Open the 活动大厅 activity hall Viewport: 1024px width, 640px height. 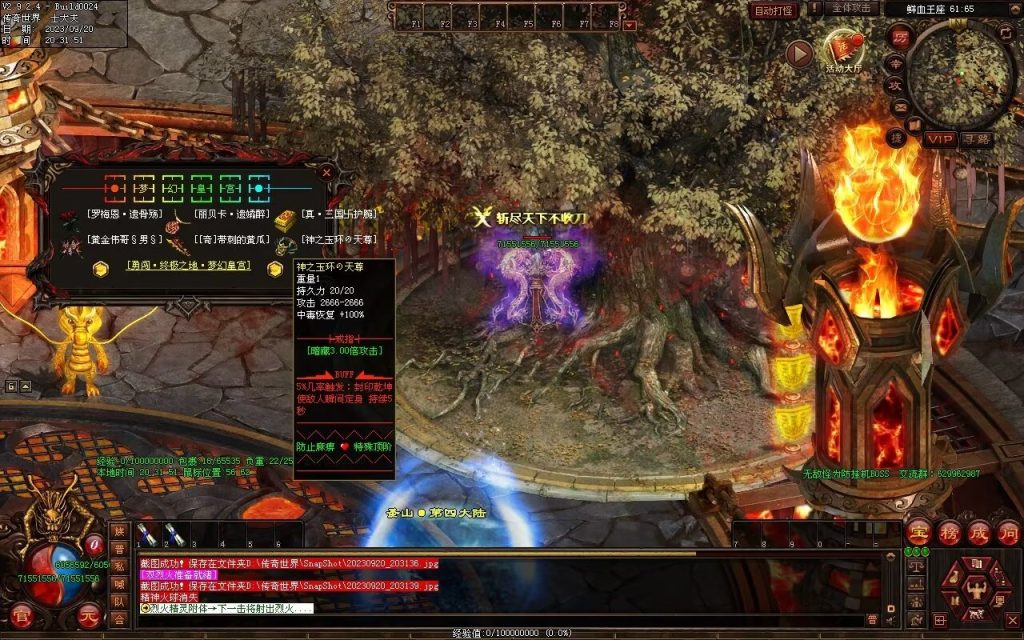(x=843, y=50)
